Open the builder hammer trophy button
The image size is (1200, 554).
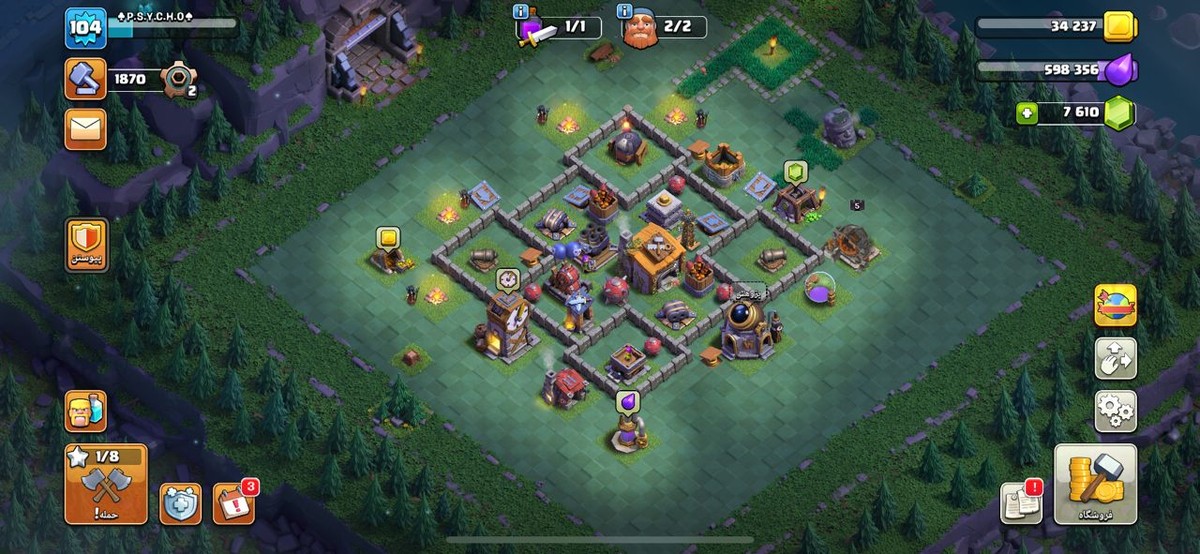tap(85, 79)
